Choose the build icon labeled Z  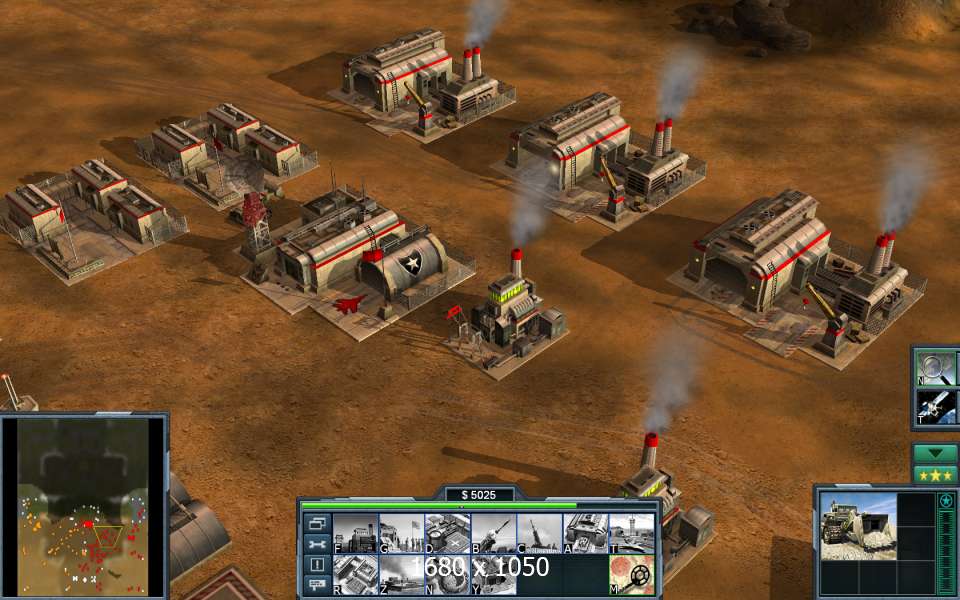[x=401, y=574]
